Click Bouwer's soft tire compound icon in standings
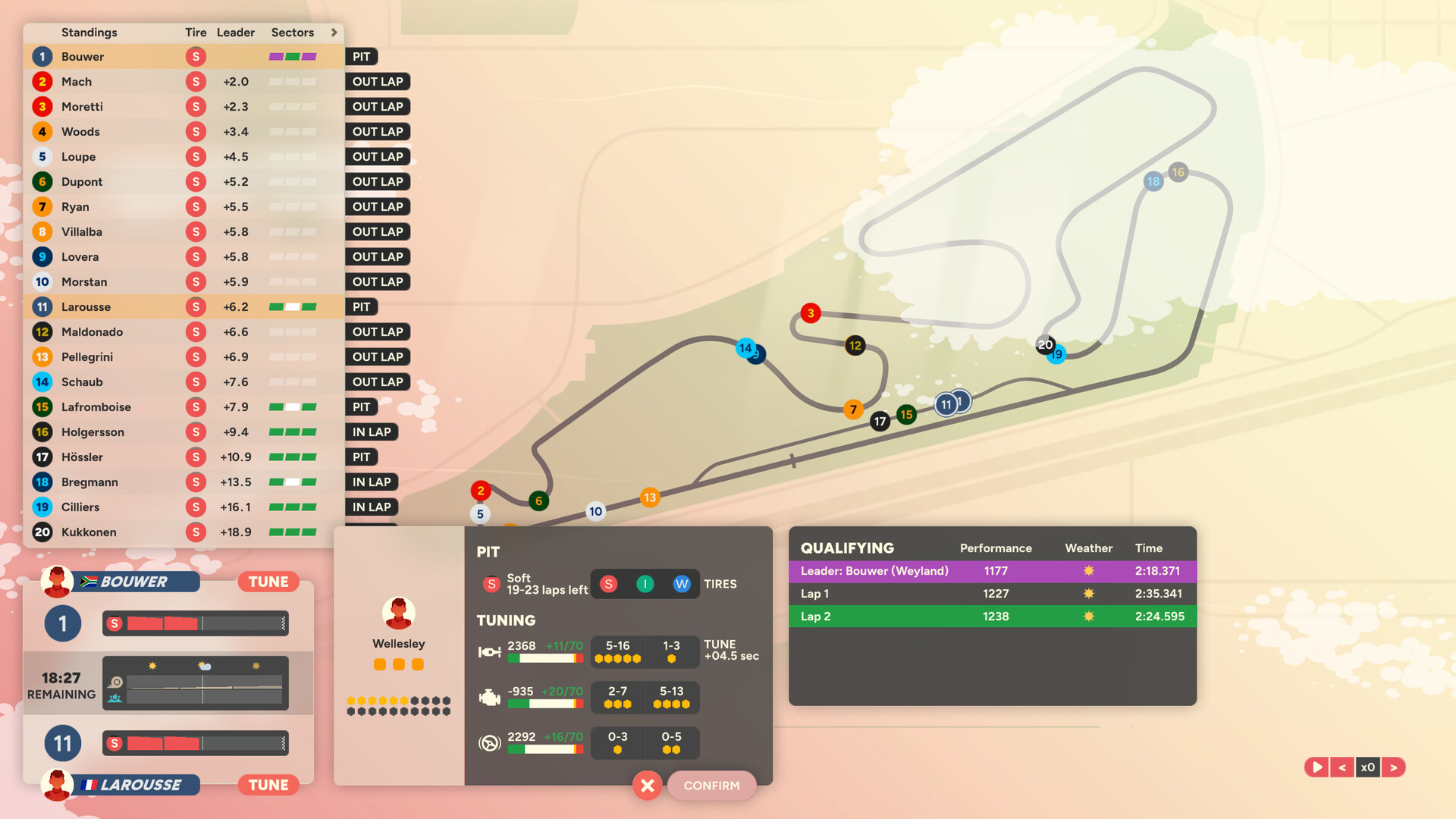The image size is (1456, 819). click(196, 56)
